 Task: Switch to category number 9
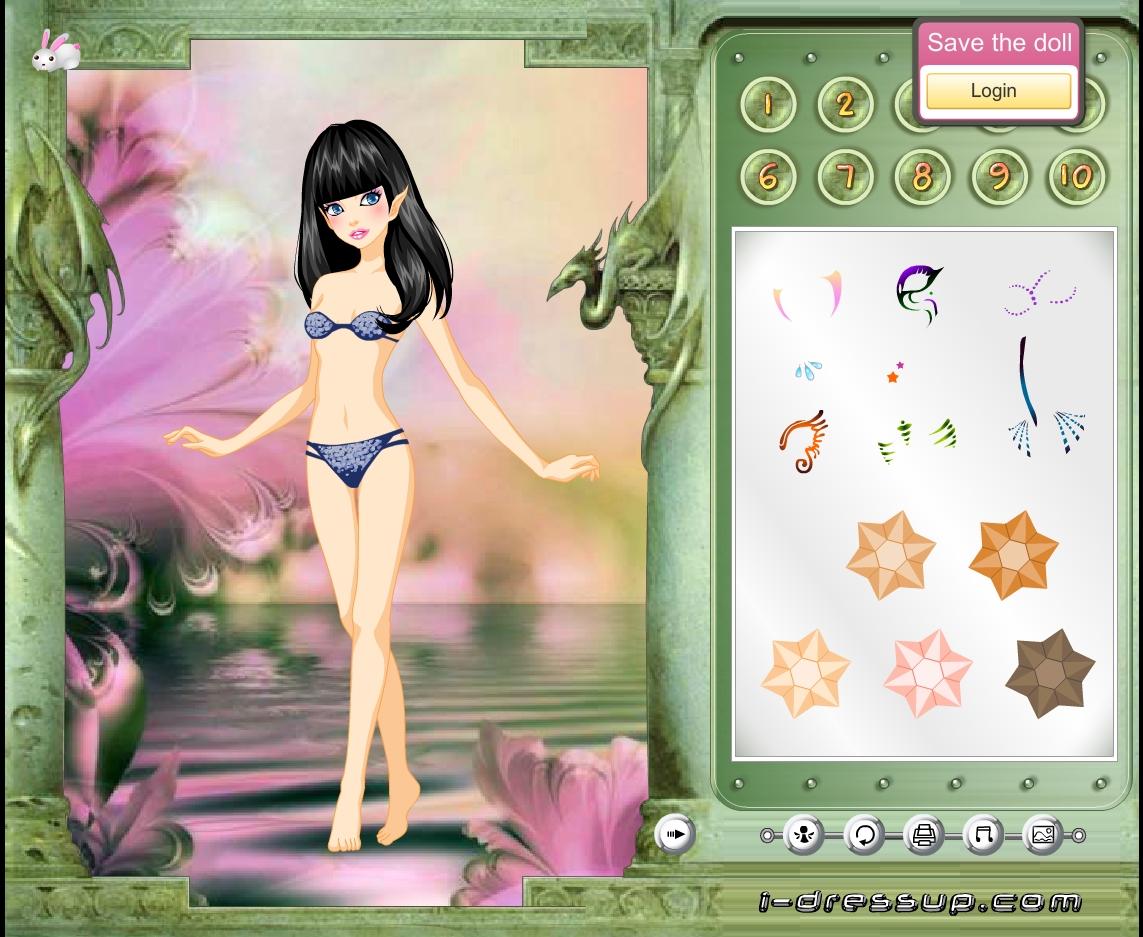coord(999,177)
